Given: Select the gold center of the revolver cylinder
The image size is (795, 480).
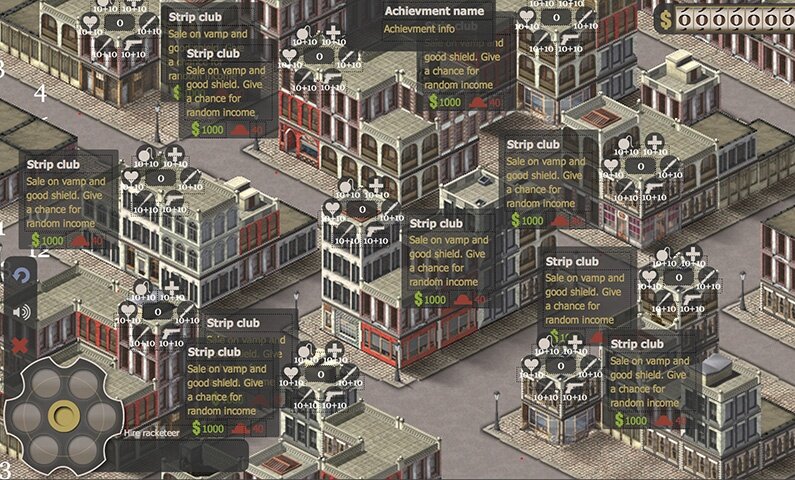Looking at the screenshot, I should tap(64, 415).
